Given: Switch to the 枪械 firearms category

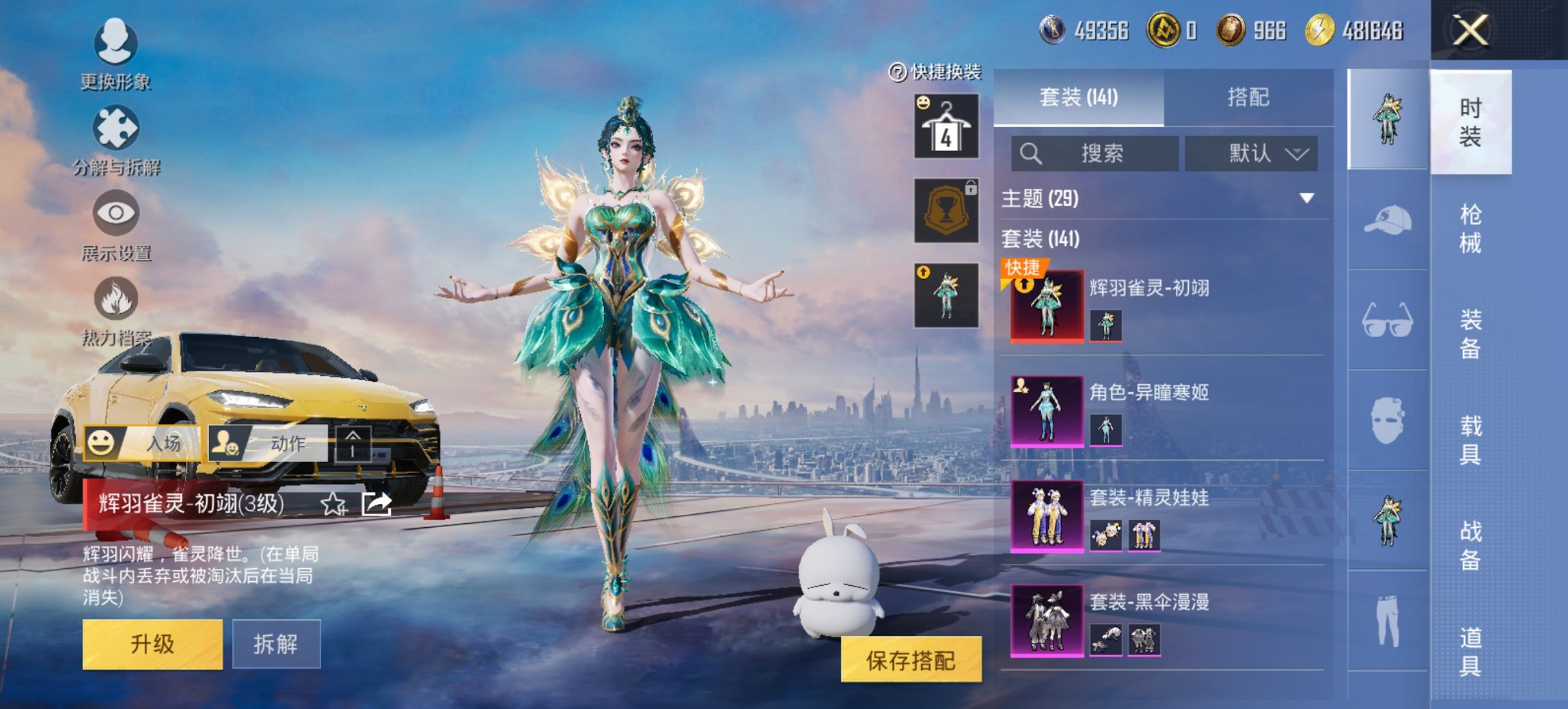Looking at the screenshot, I should pyautogui.click(x=1470, y=228).
